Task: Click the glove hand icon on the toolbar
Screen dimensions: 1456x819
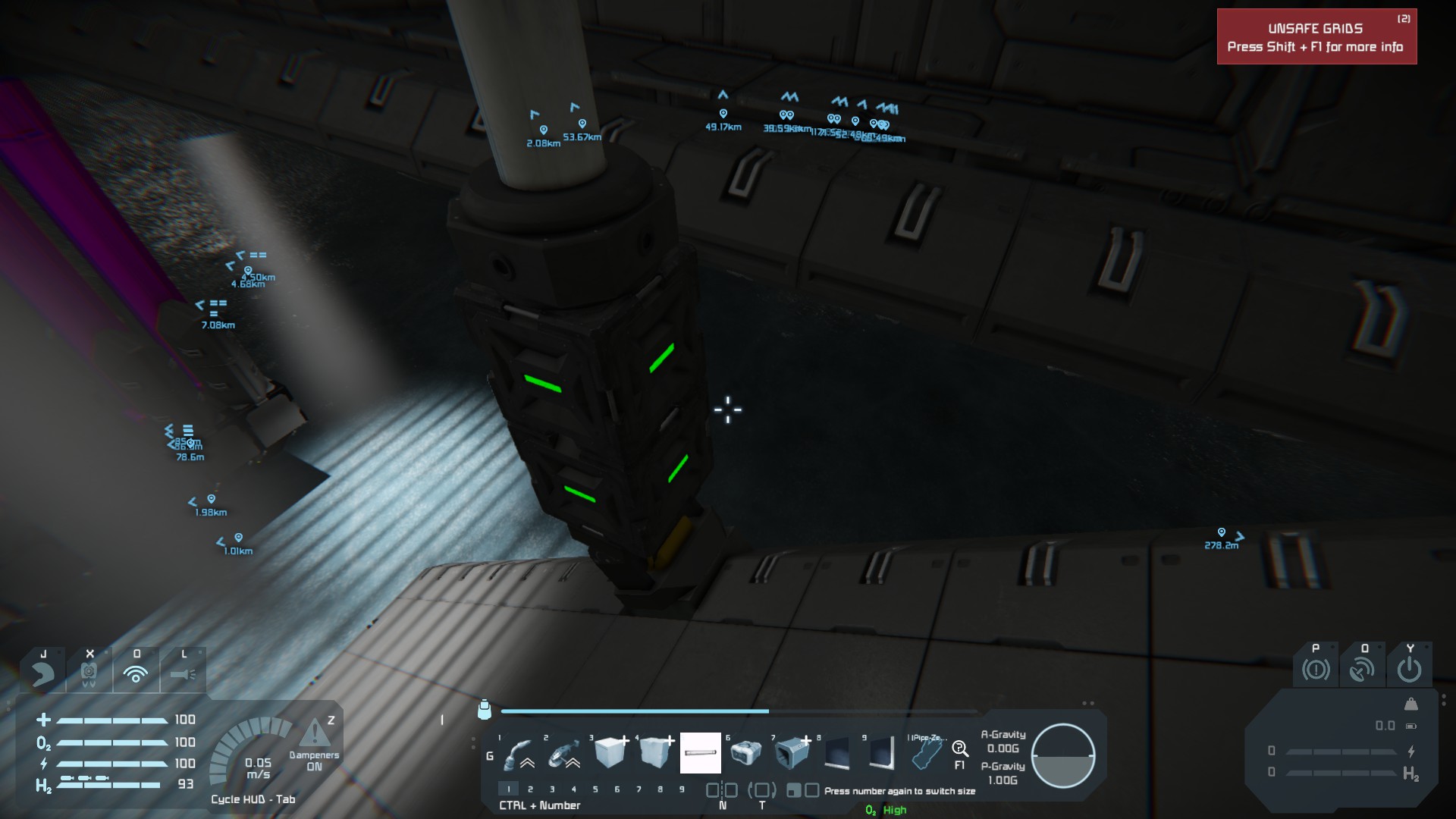Action: [x=926, y=753]
